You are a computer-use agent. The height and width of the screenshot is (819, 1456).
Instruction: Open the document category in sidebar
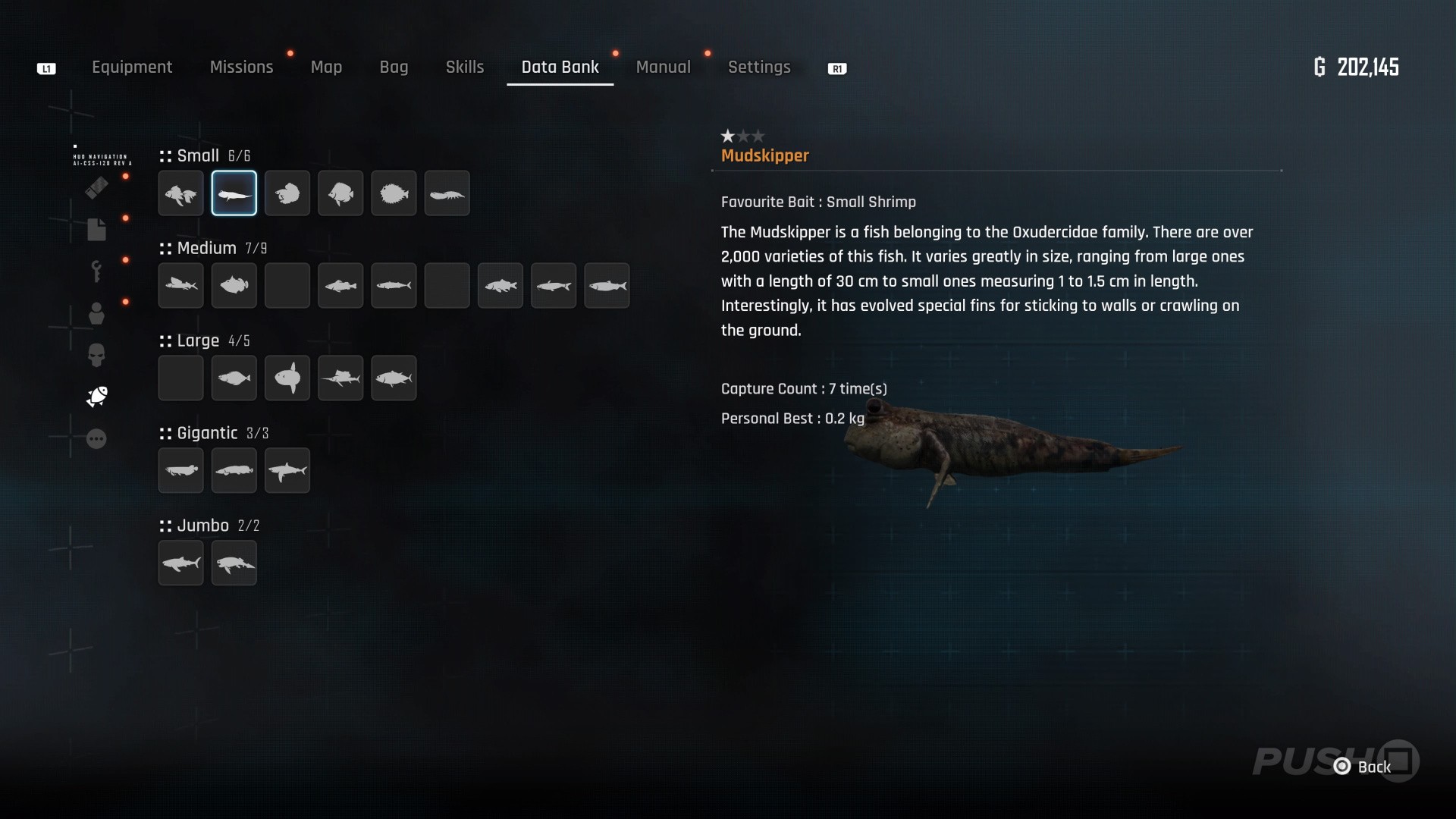point(96,229)
